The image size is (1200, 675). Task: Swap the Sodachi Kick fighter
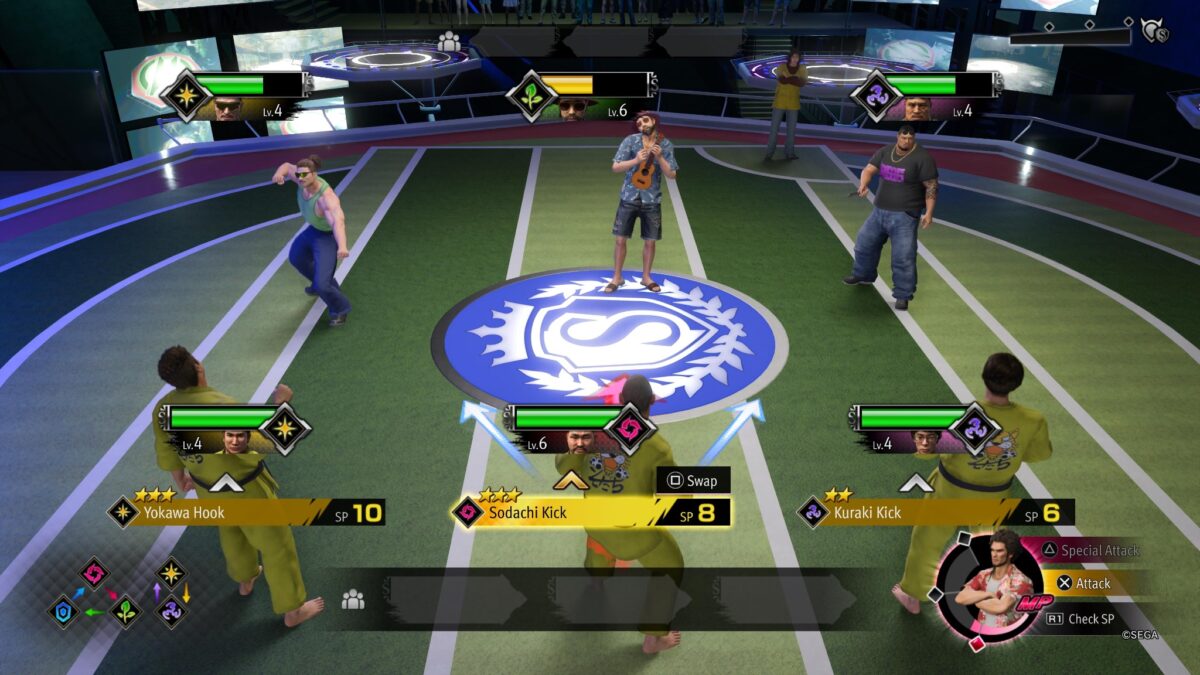[693, 481]
